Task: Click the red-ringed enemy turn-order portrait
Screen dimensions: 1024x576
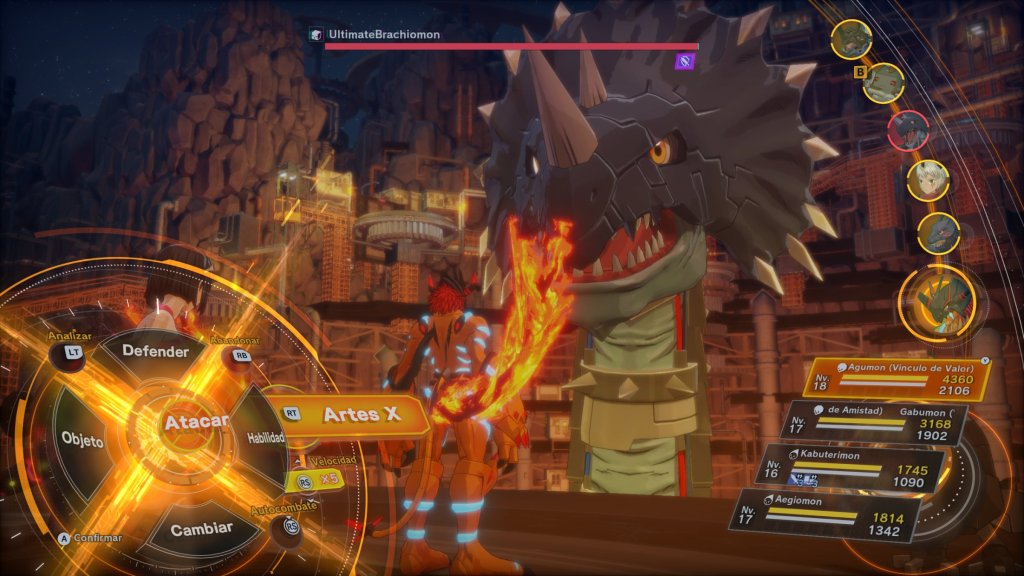Action: [908, 130]
